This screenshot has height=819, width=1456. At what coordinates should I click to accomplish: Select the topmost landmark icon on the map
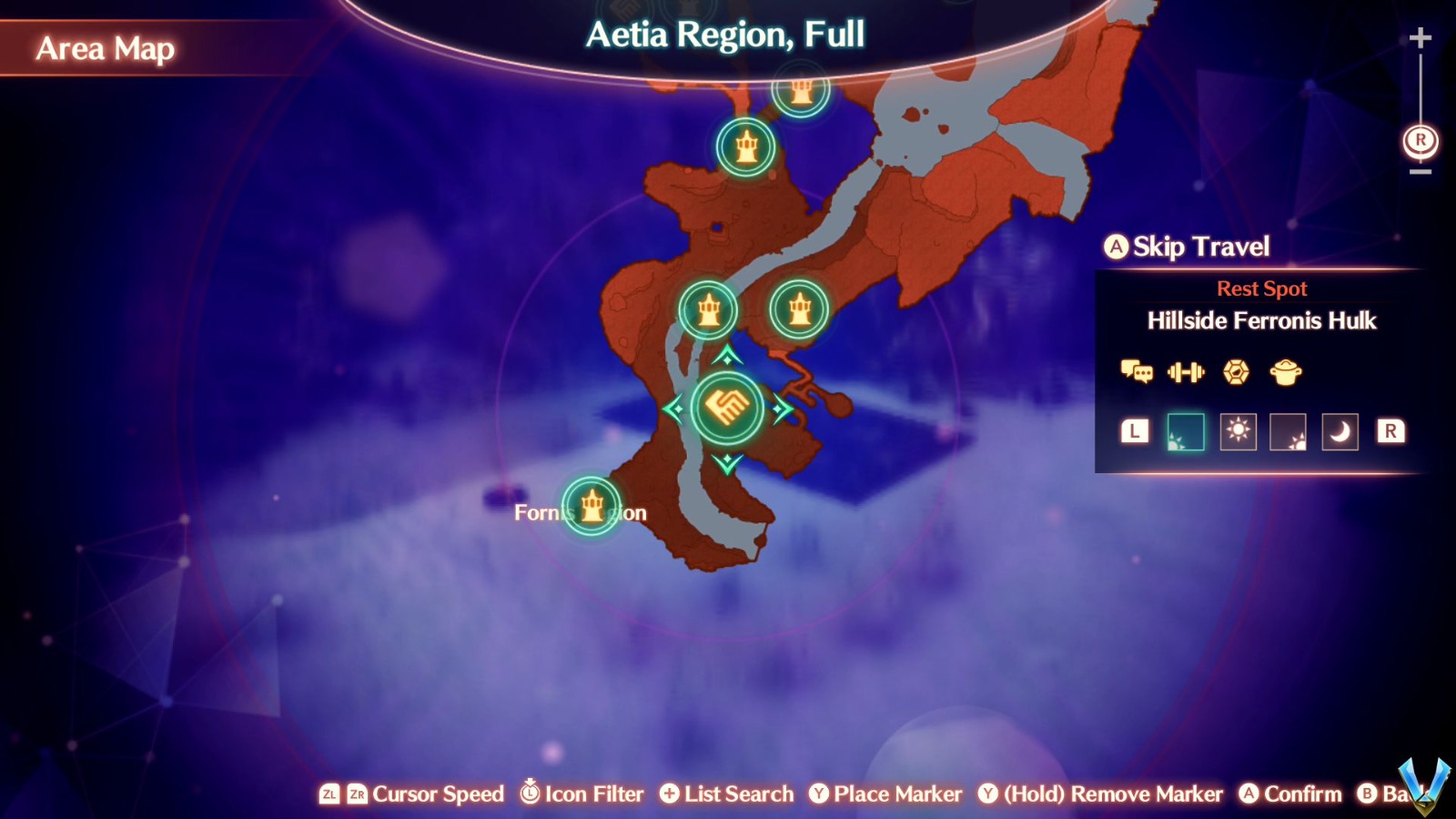801,90
